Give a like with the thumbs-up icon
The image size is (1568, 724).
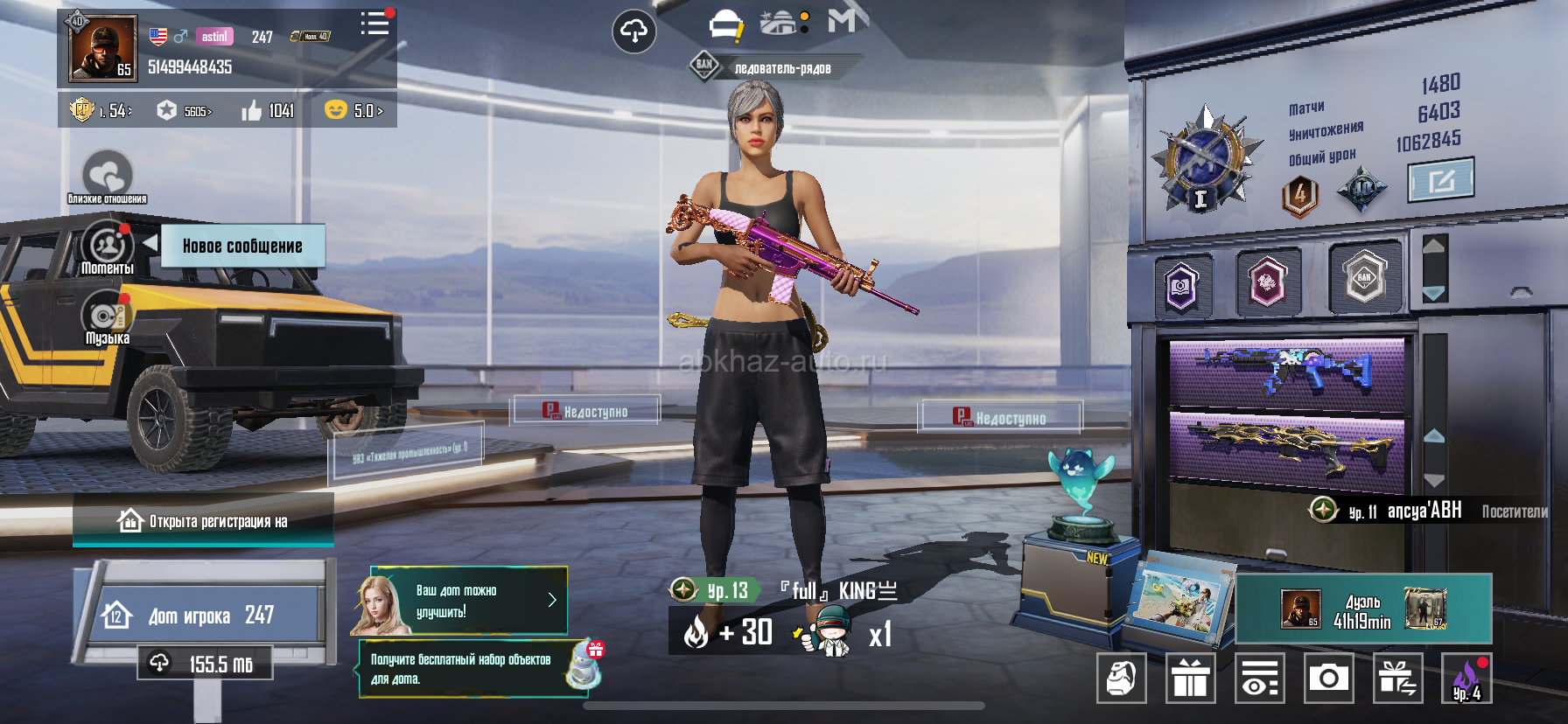[x=252, y=111]
